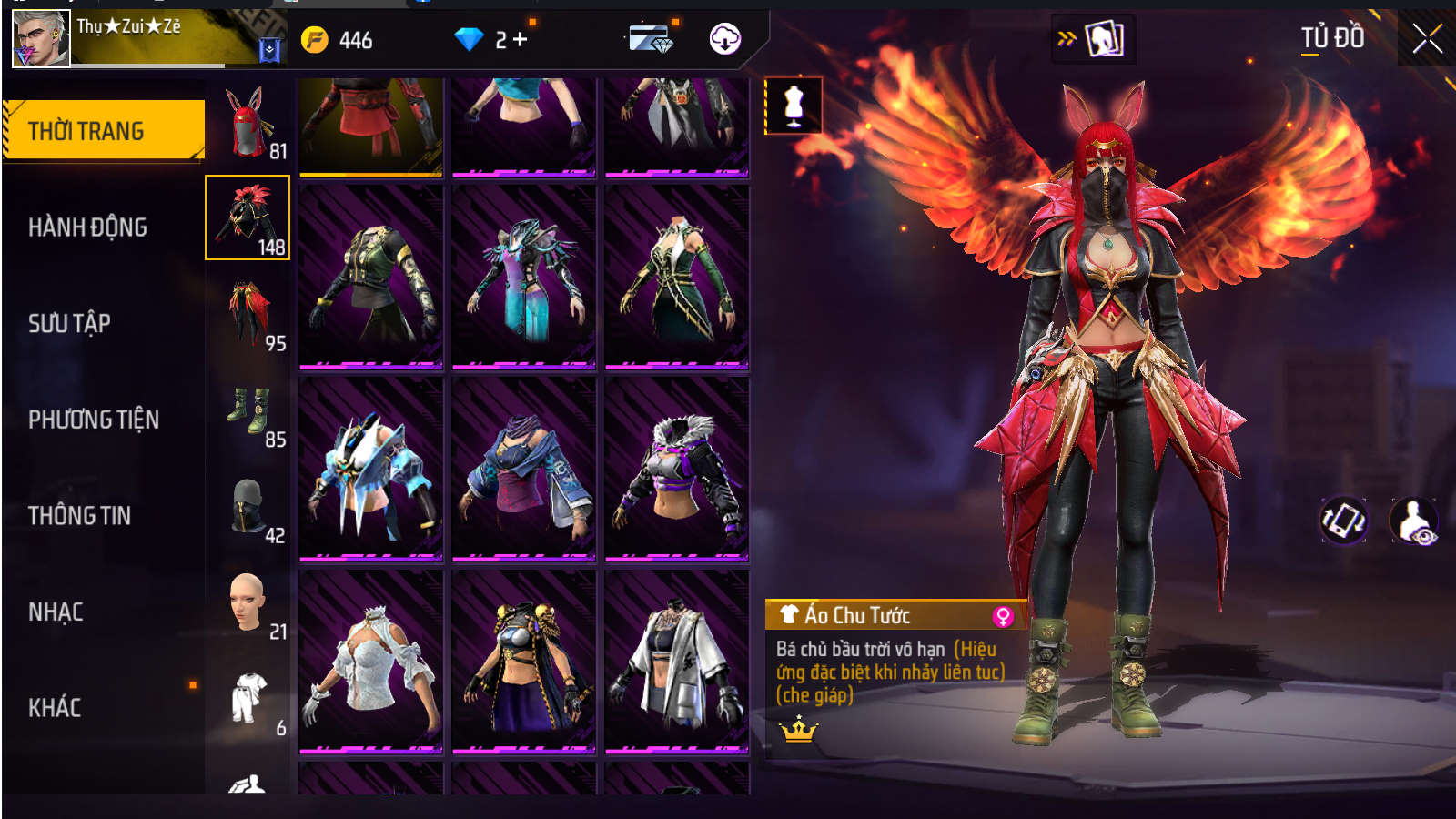Select the blue-white winged armor top

[370, 470]
